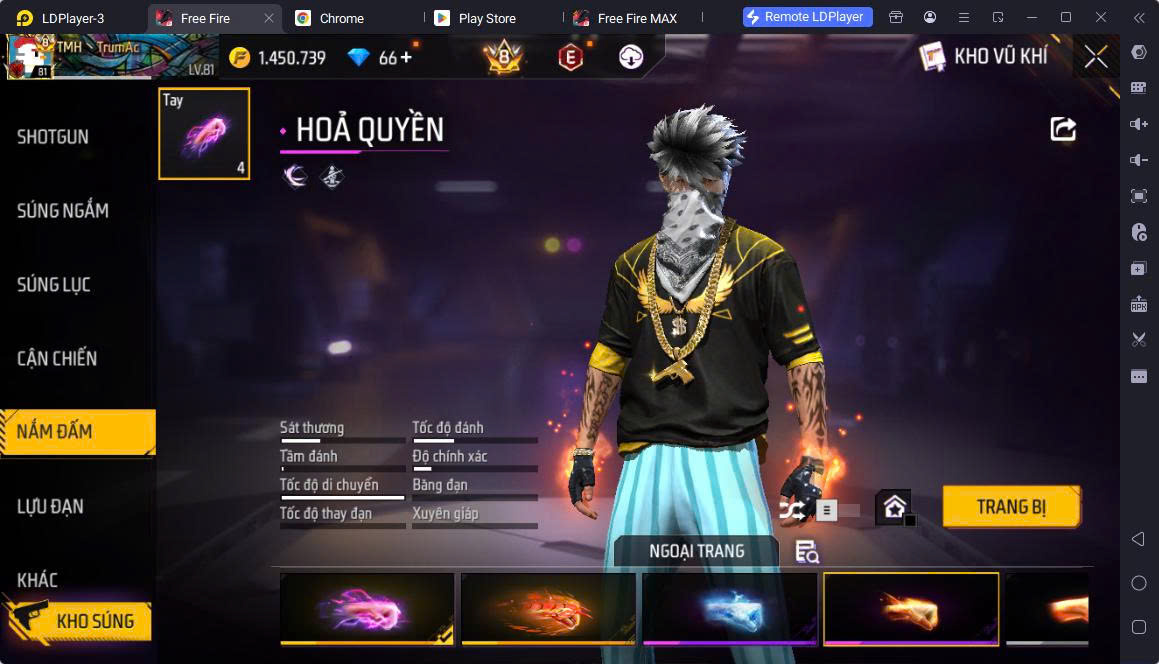The image size is (1159, 664).
Task: Add diamonds with the plus sign
Action: [x=406, y=58]
